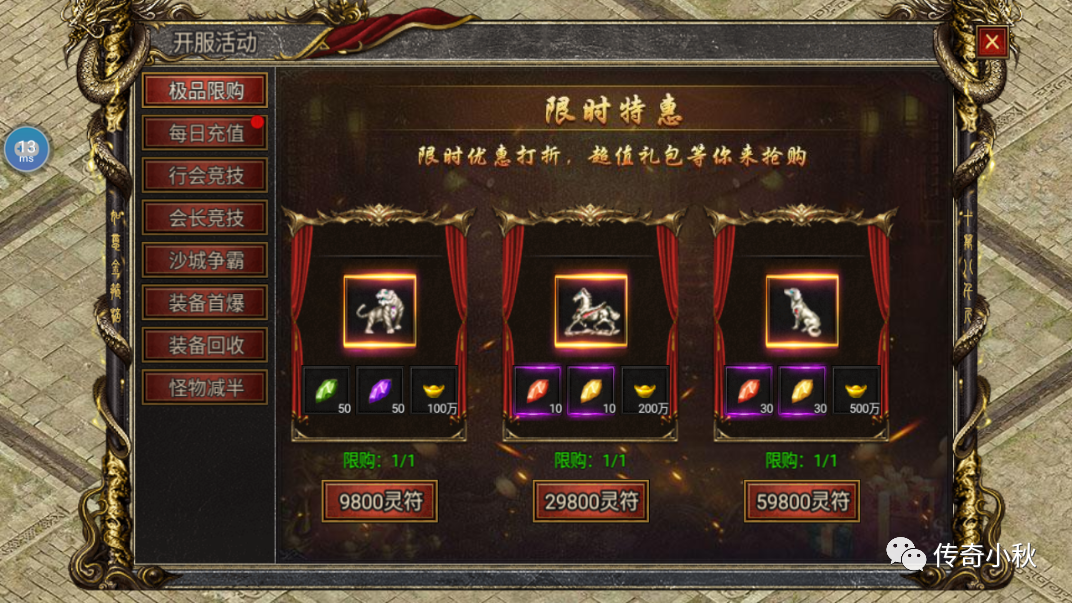
Task: Buy the 59800灵符 gift pack
Action: pyautogui.click(x=801, y=500)
